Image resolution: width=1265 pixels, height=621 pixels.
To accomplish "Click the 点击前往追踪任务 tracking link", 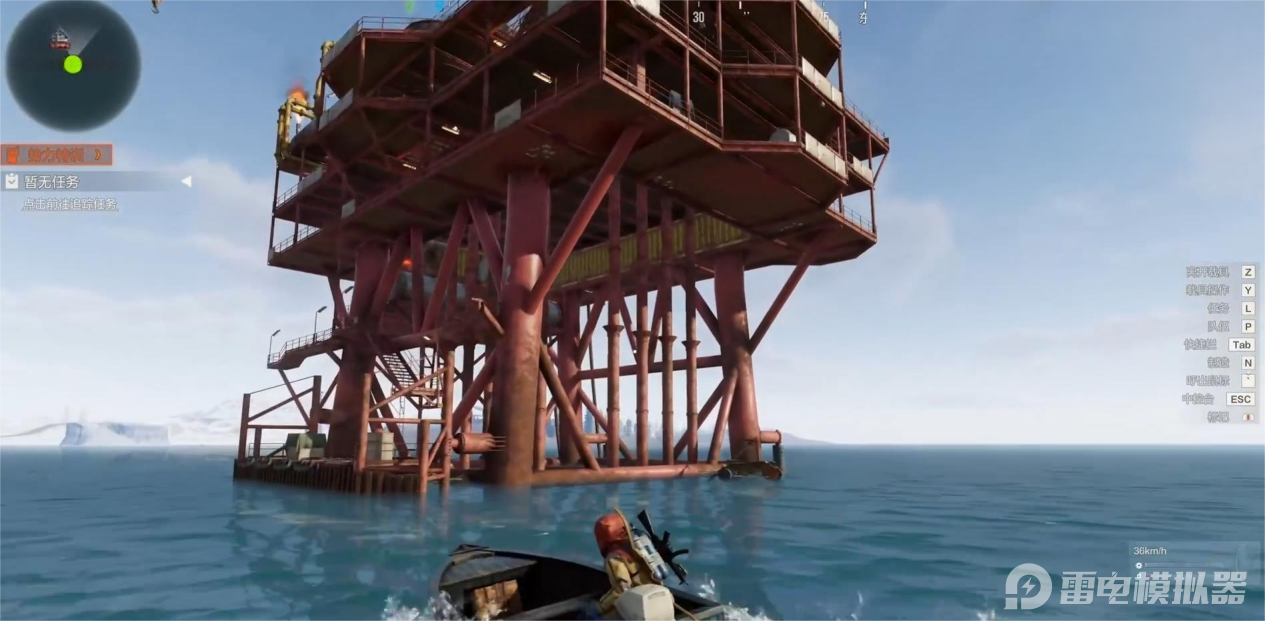I will pos(70,204).
